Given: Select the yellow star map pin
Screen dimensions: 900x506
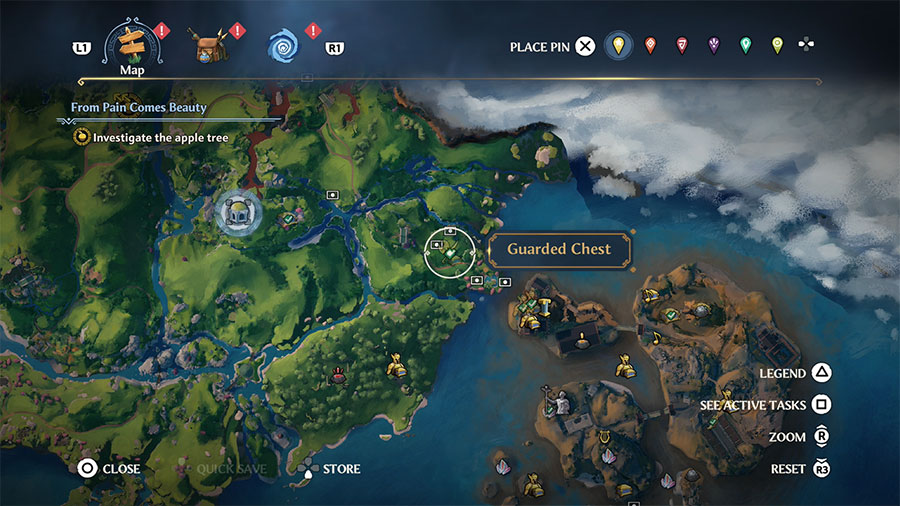Looking at the screenshot, I should 619,45.
